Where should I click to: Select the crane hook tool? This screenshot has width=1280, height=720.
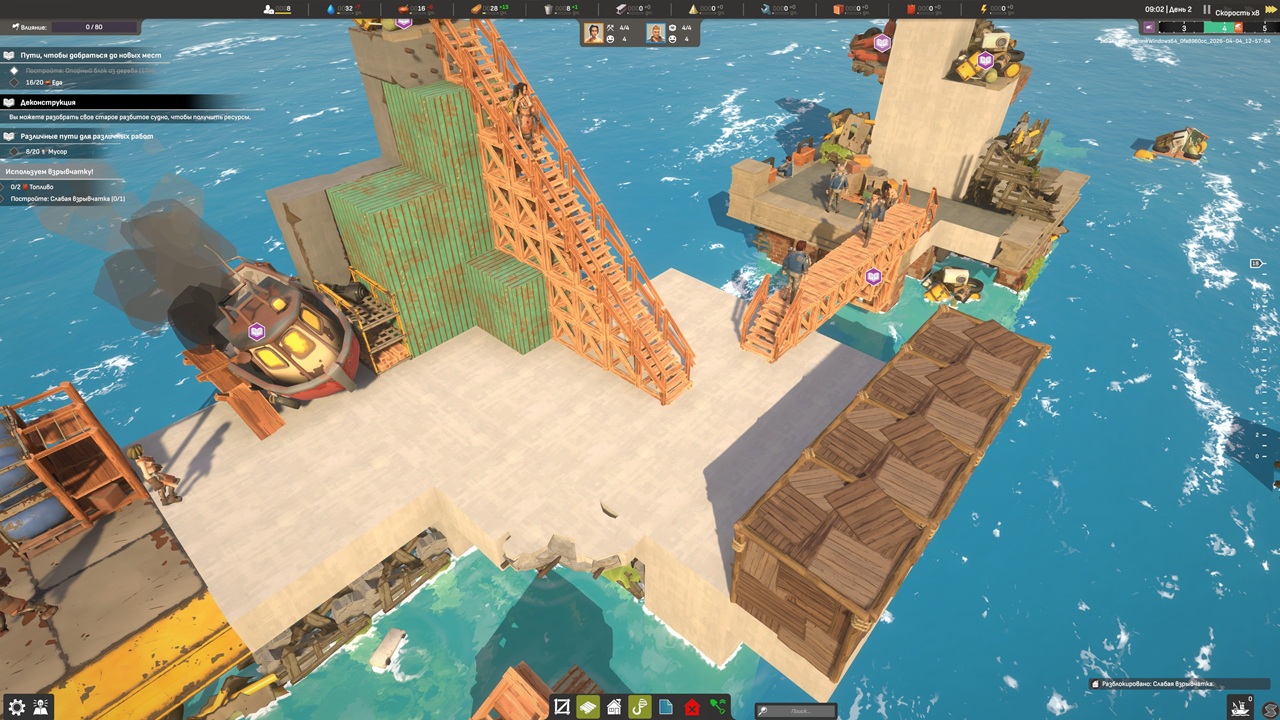pos(640,707)
